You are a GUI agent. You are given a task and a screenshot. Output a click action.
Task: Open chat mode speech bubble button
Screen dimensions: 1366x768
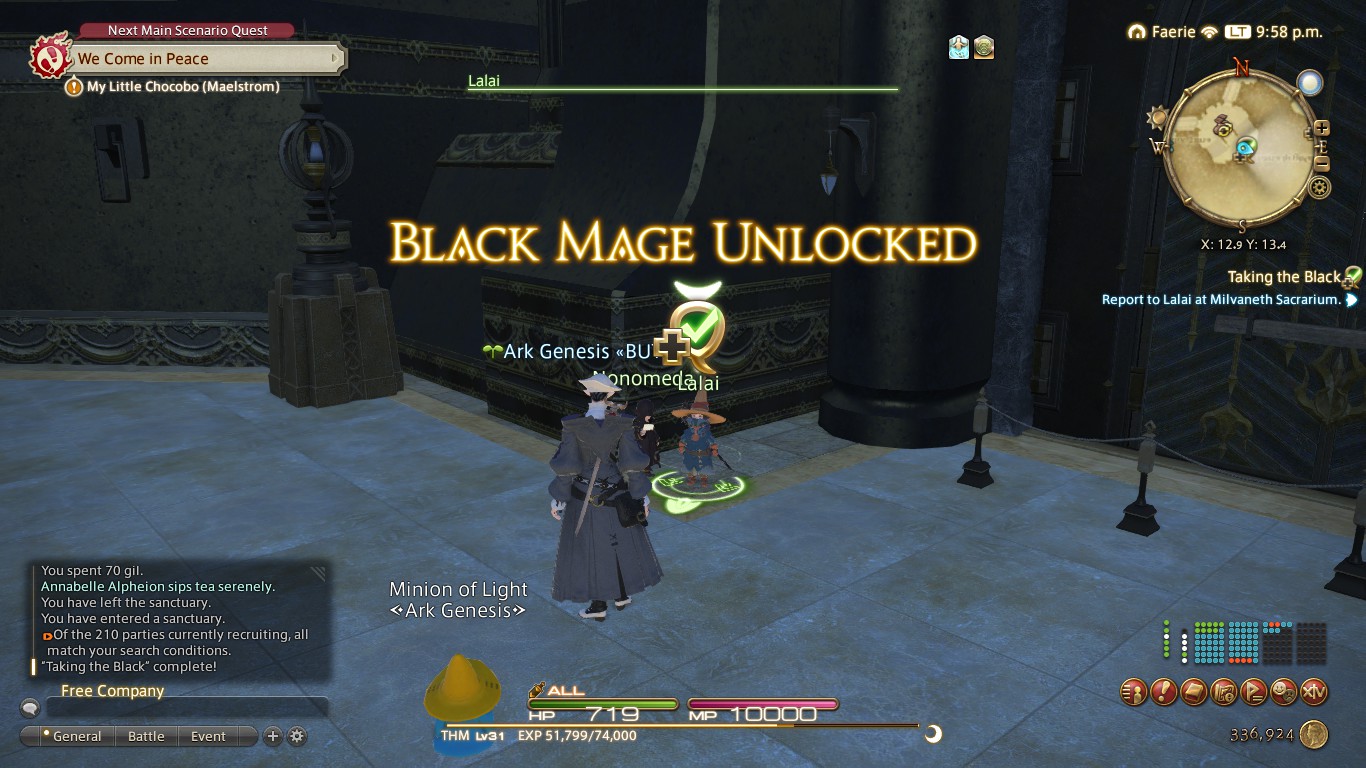(x=30, y=708)
